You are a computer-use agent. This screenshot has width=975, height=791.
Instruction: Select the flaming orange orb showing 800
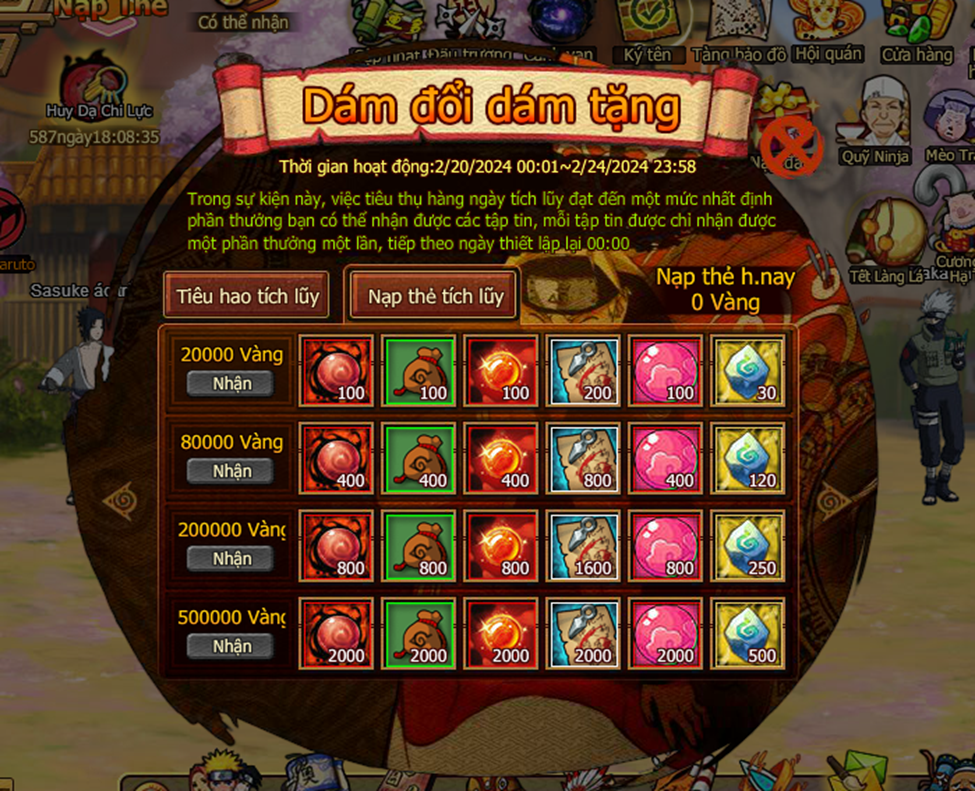(x=501, y=546)
